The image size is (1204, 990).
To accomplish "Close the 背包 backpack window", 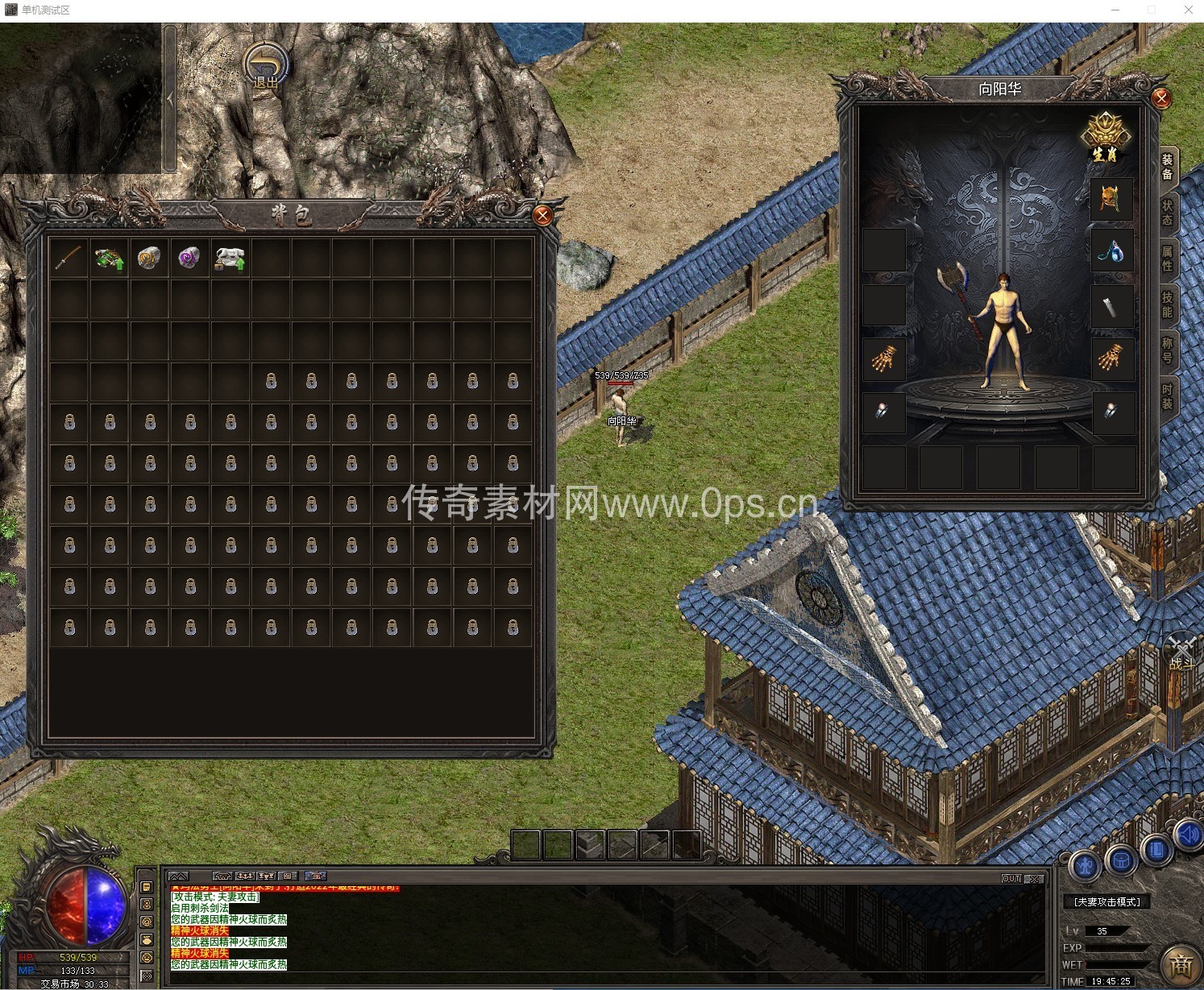I will [x=542, y=216].
